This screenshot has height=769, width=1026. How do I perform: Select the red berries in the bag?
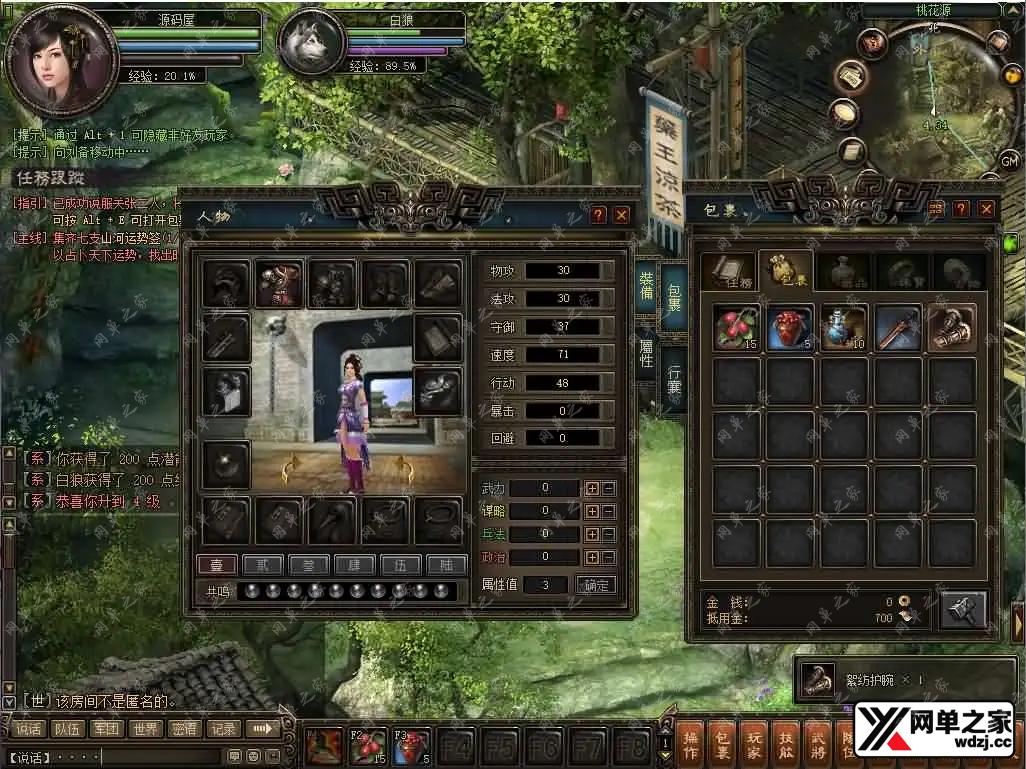click(737, 328)
